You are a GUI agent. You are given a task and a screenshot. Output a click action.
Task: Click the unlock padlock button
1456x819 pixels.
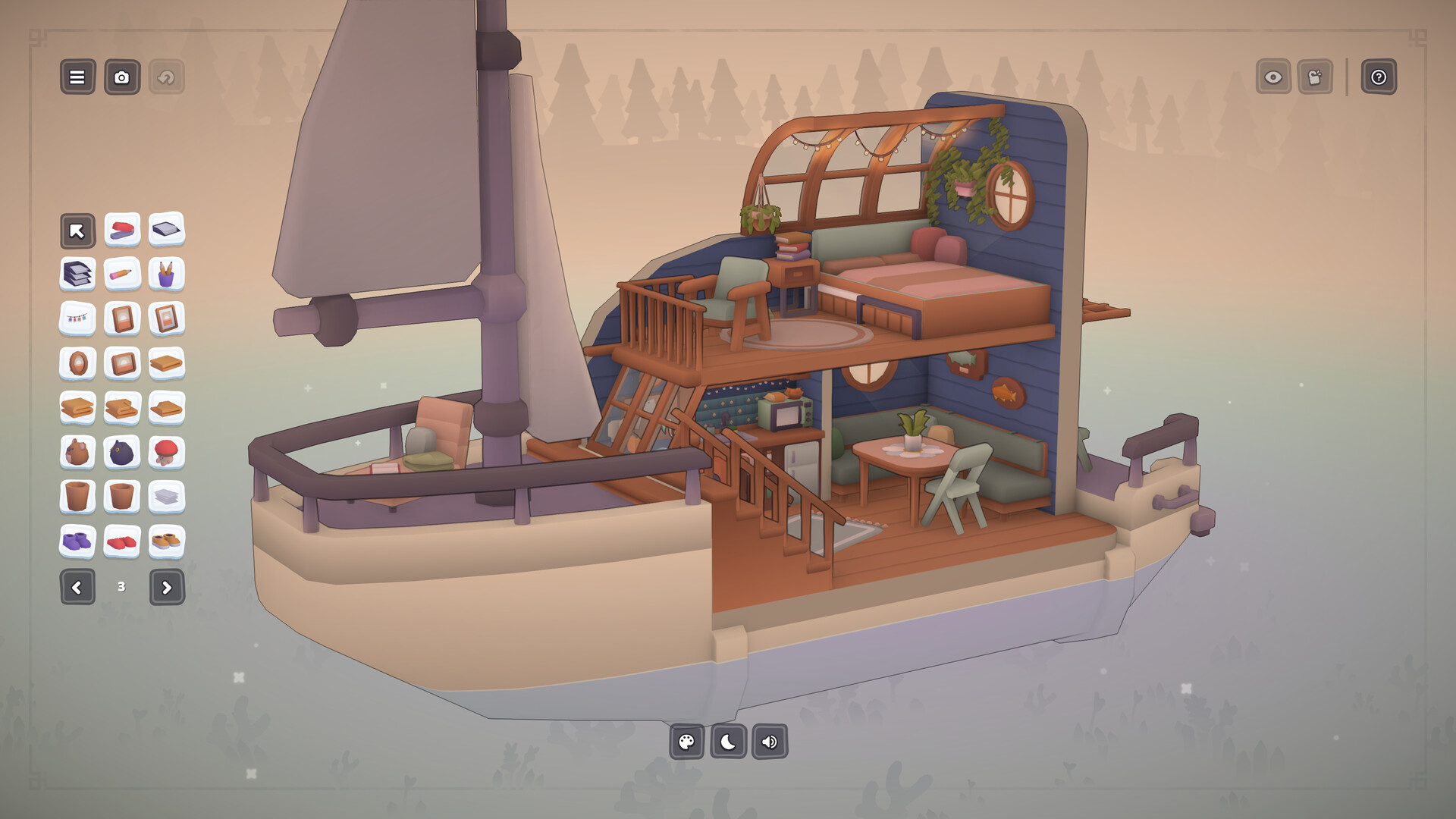coord(1315,77)
